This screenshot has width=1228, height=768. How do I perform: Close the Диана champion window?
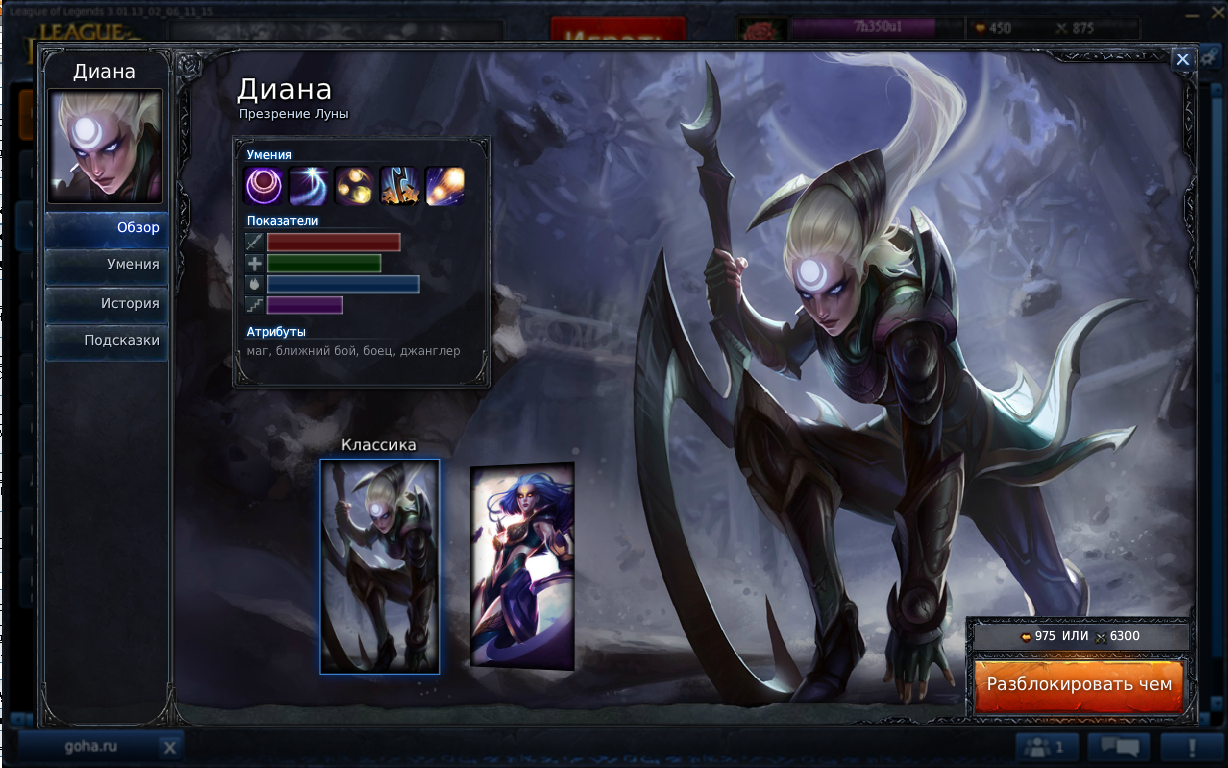1183,60
